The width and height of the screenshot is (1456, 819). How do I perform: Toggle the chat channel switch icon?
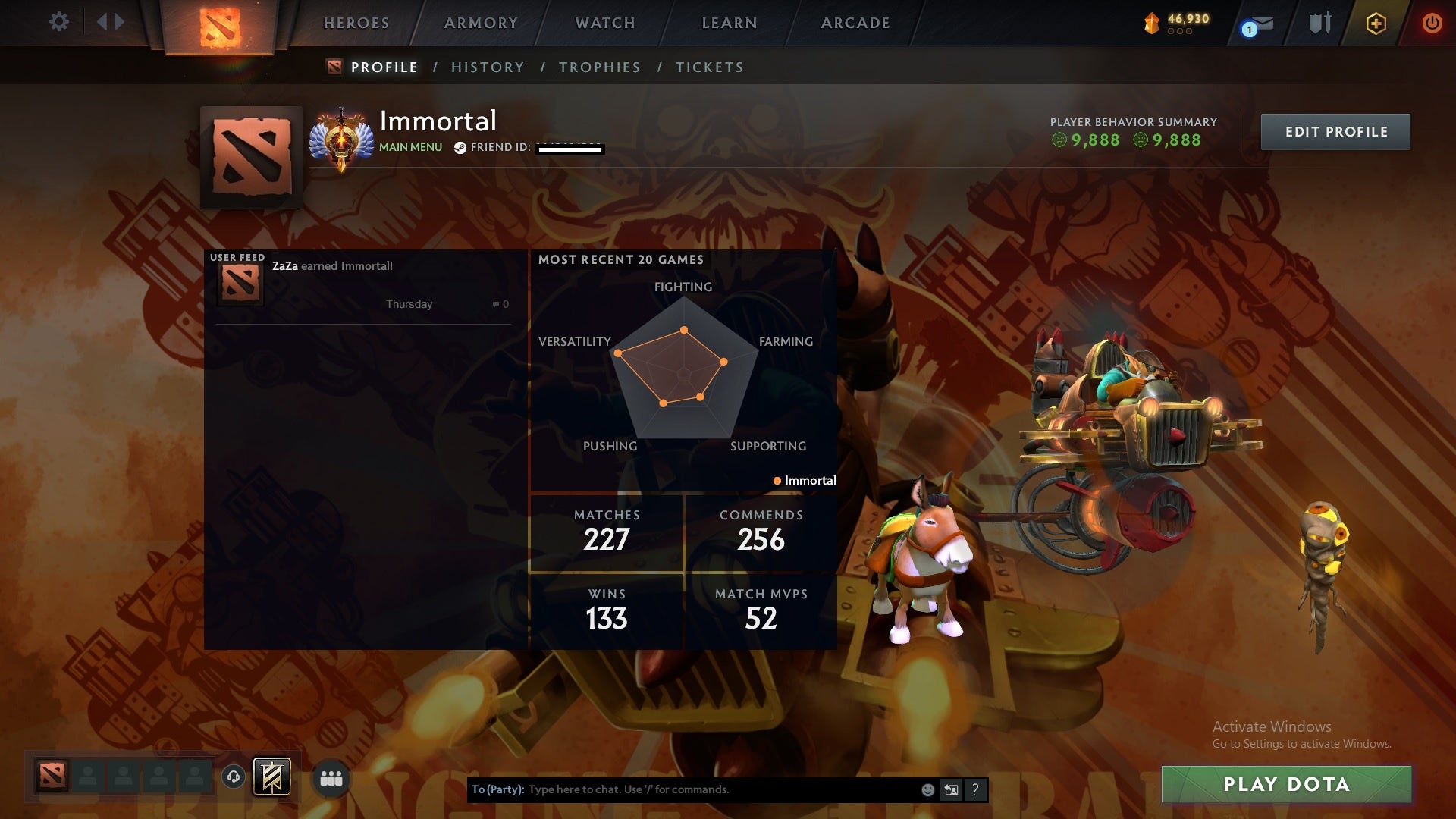pos(951,789)
